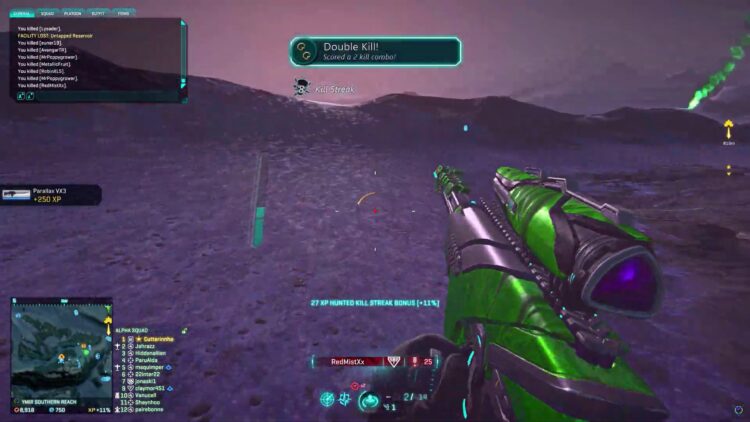Open the Squad chat tab
Screen dimensions: 750x422
tap(47, 14)
